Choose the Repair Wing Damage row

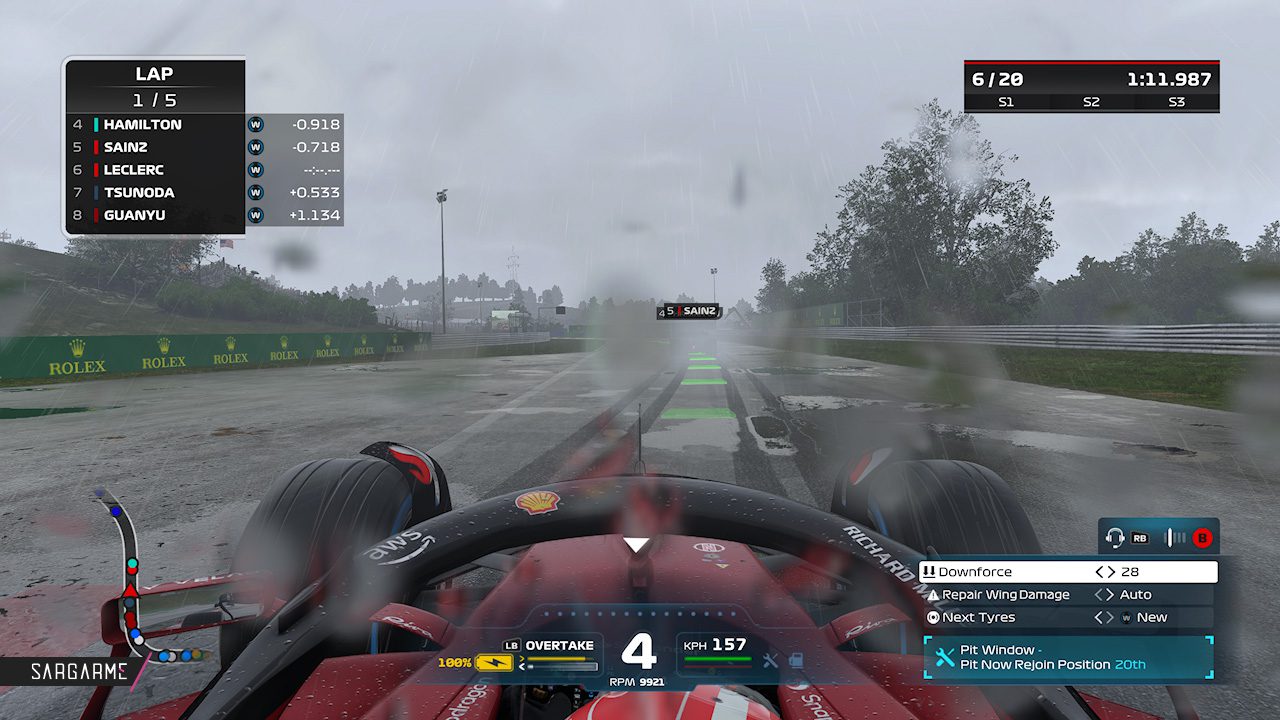pos(1067,595)
